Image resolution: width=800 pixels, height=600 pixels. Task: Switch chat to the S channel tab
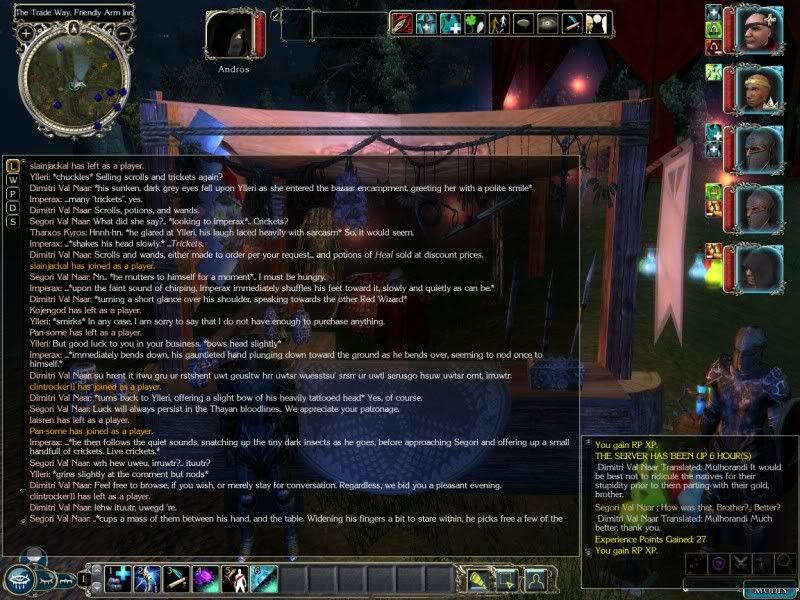tap(11, 221)
